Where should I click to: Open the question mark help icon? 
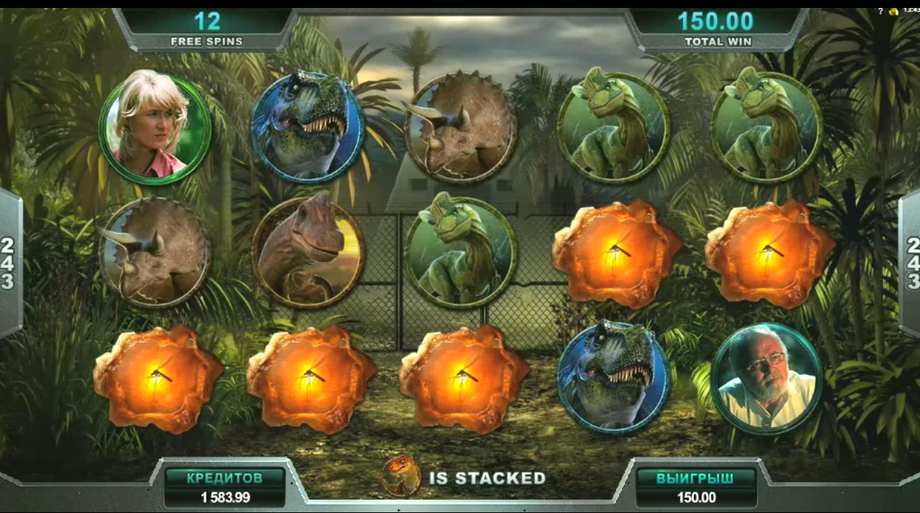(x=883, y=10)
